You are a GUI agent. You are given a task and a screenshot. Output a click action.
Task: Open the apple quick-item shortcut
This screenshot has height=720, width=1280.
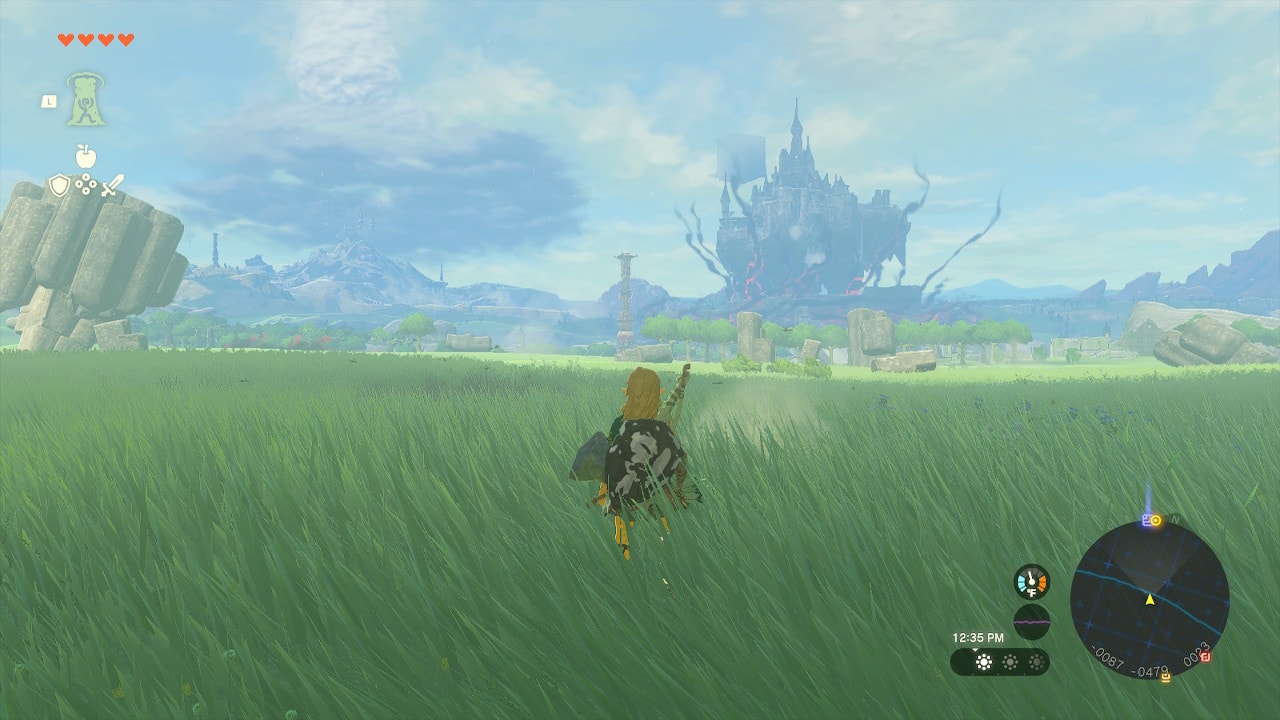point(86,156)
